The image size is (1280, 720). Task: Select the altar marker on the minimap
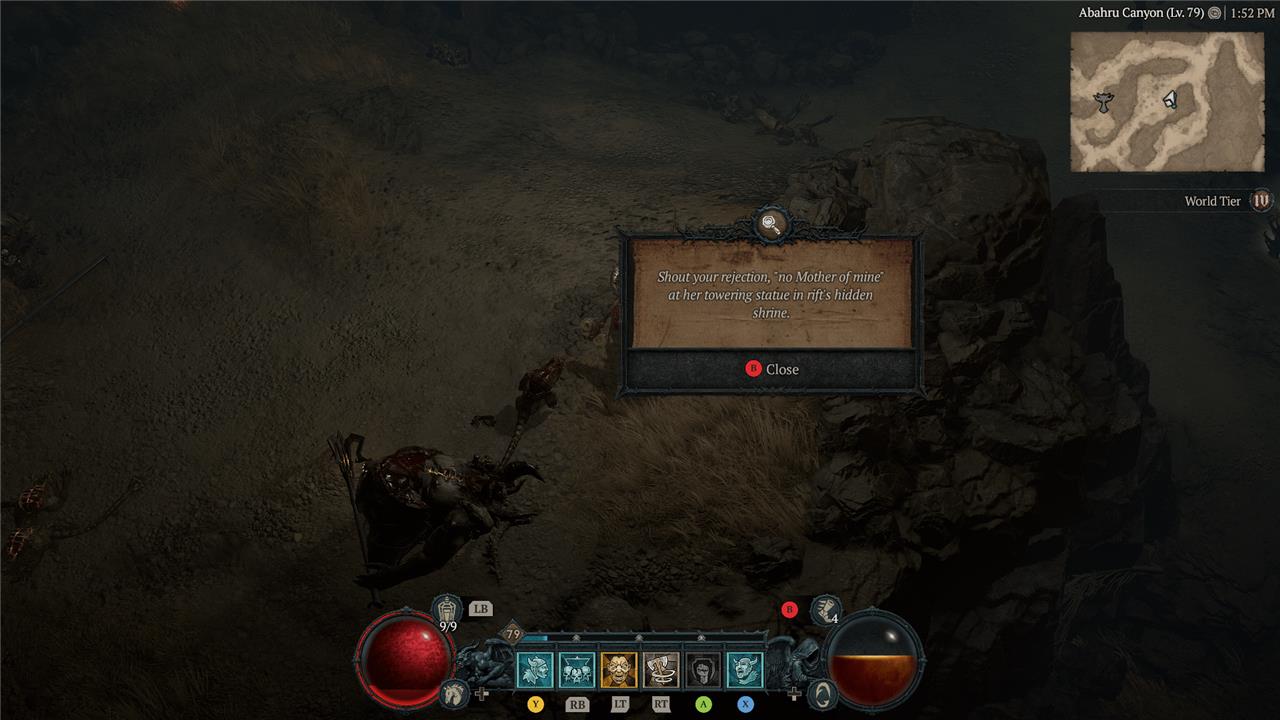(1104, 101)
